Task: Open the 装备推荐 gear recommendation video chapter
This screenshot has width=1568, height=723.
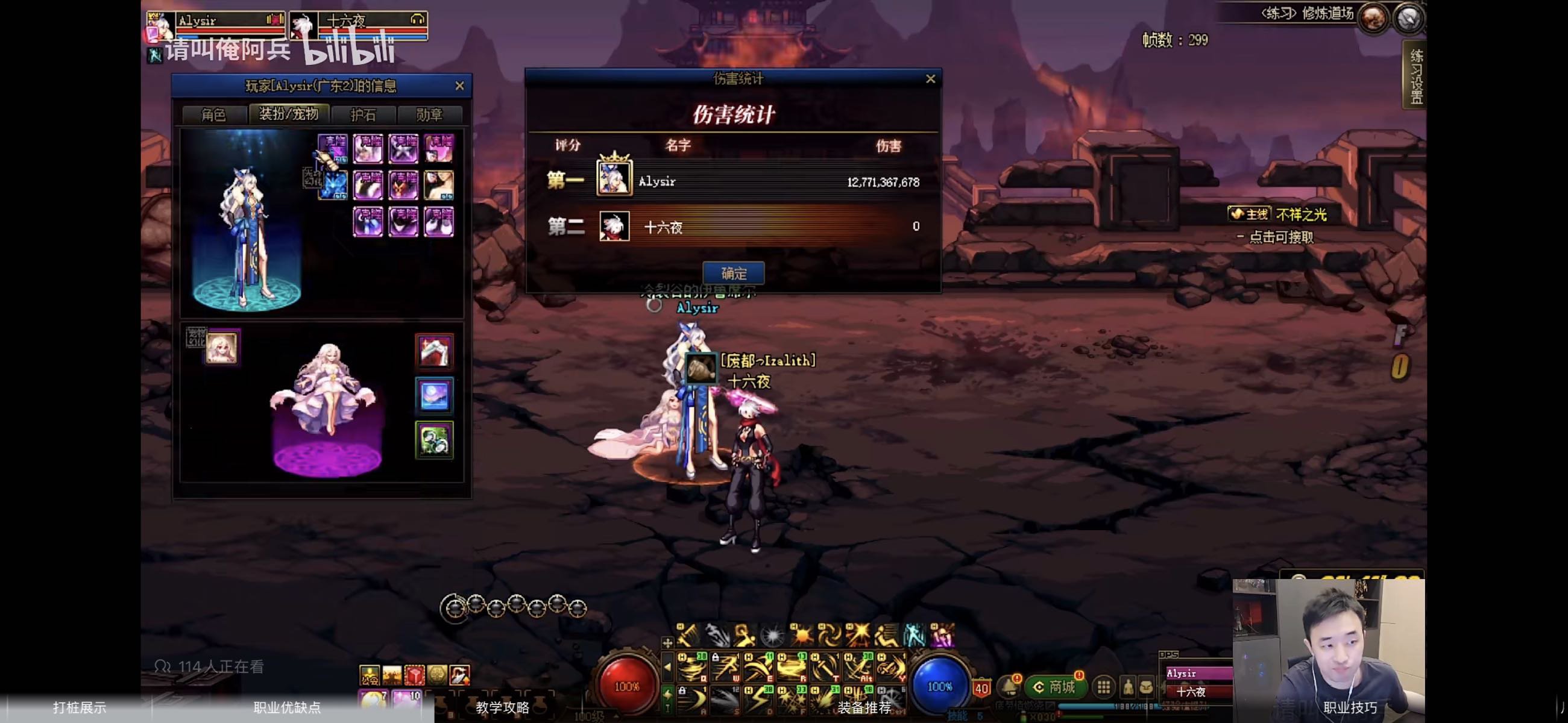Action: [864, 707]
